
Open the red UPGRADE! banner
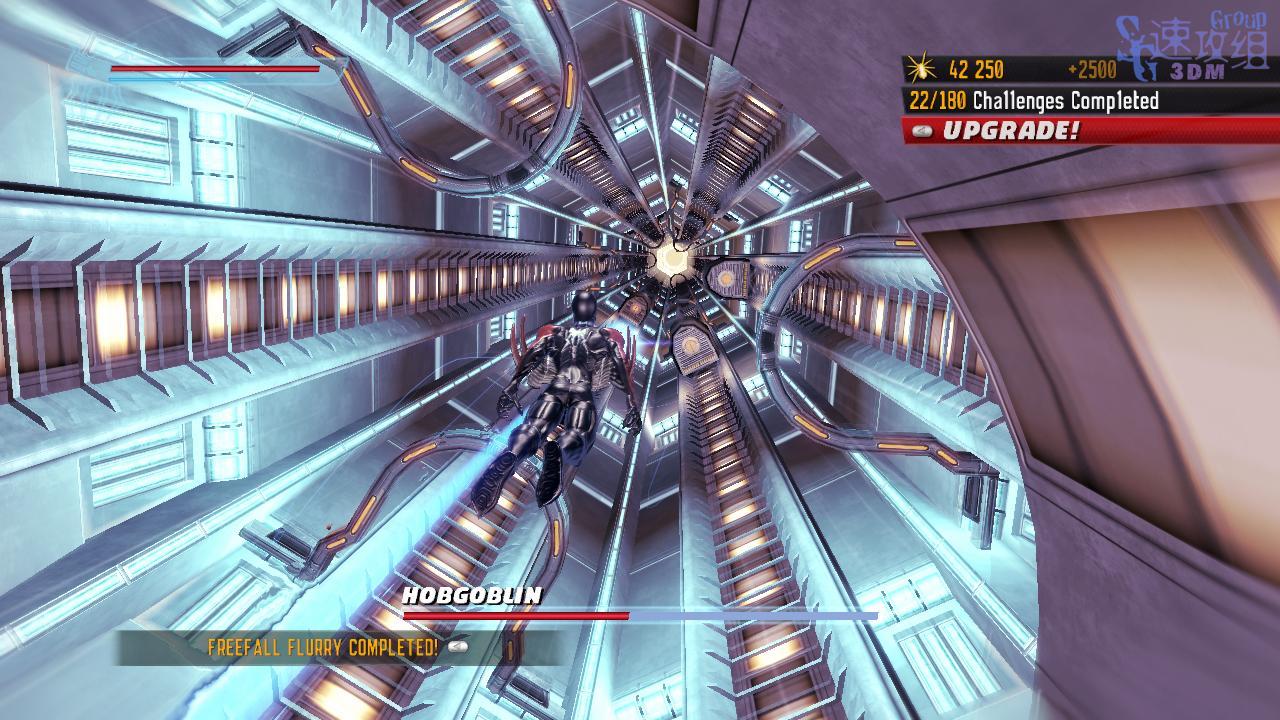[x=1010, y=131]
